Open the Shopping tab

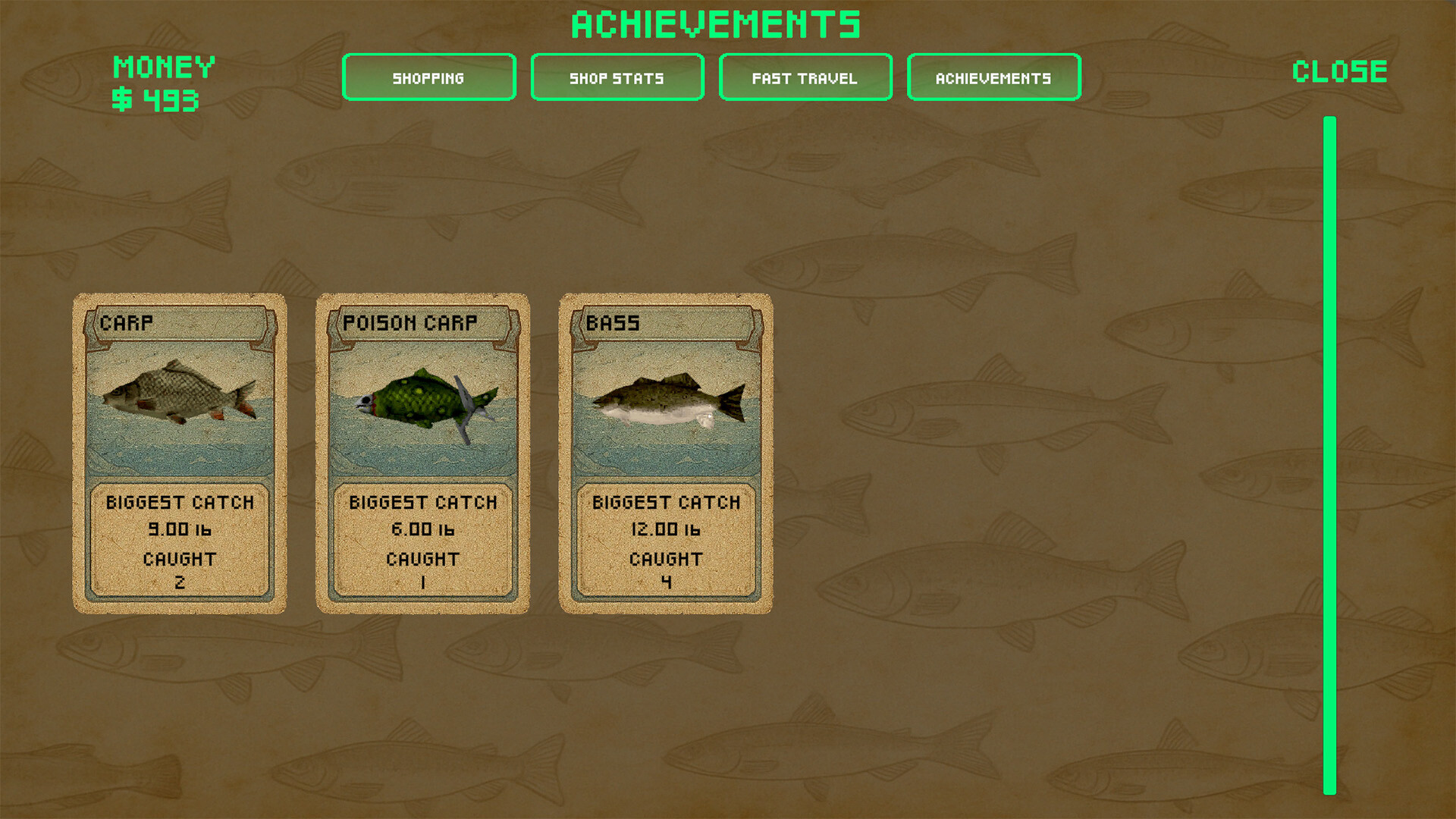(428, 77)
